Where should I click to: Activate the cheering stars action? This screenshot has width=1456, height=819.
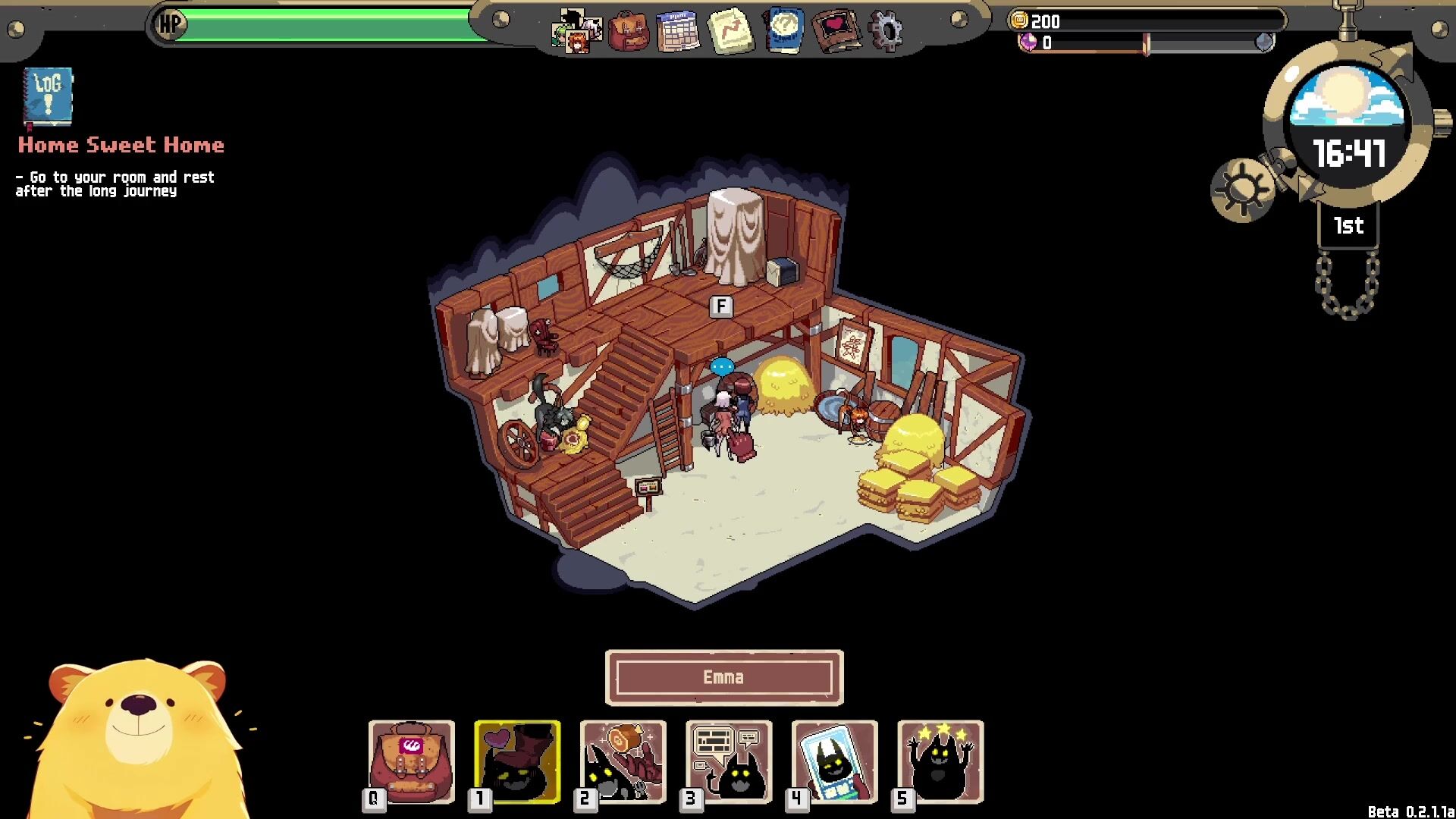click(940, 761)
